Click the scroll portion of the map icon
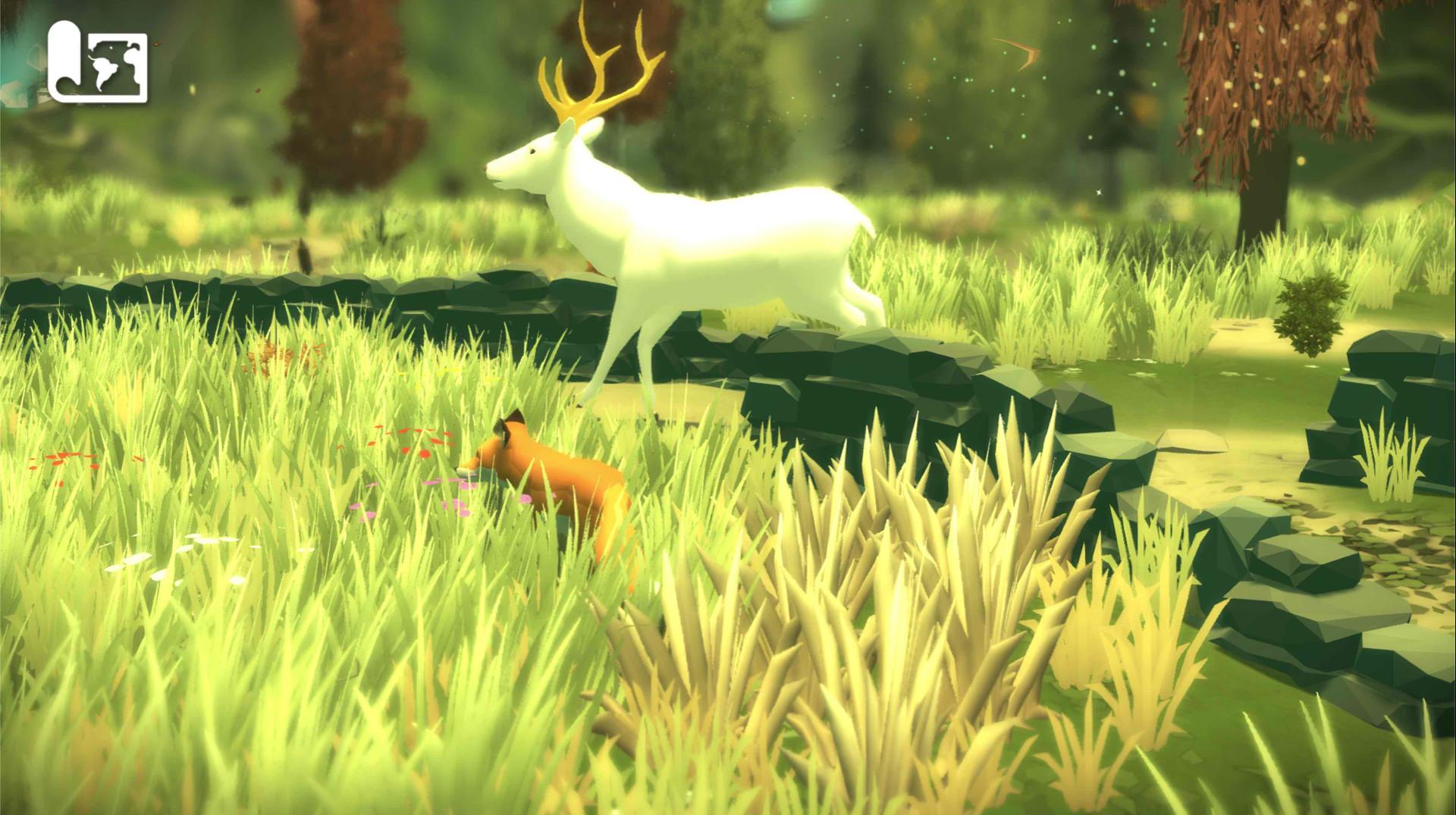This screenshot has height=815, width=1456. coord(64,61)
